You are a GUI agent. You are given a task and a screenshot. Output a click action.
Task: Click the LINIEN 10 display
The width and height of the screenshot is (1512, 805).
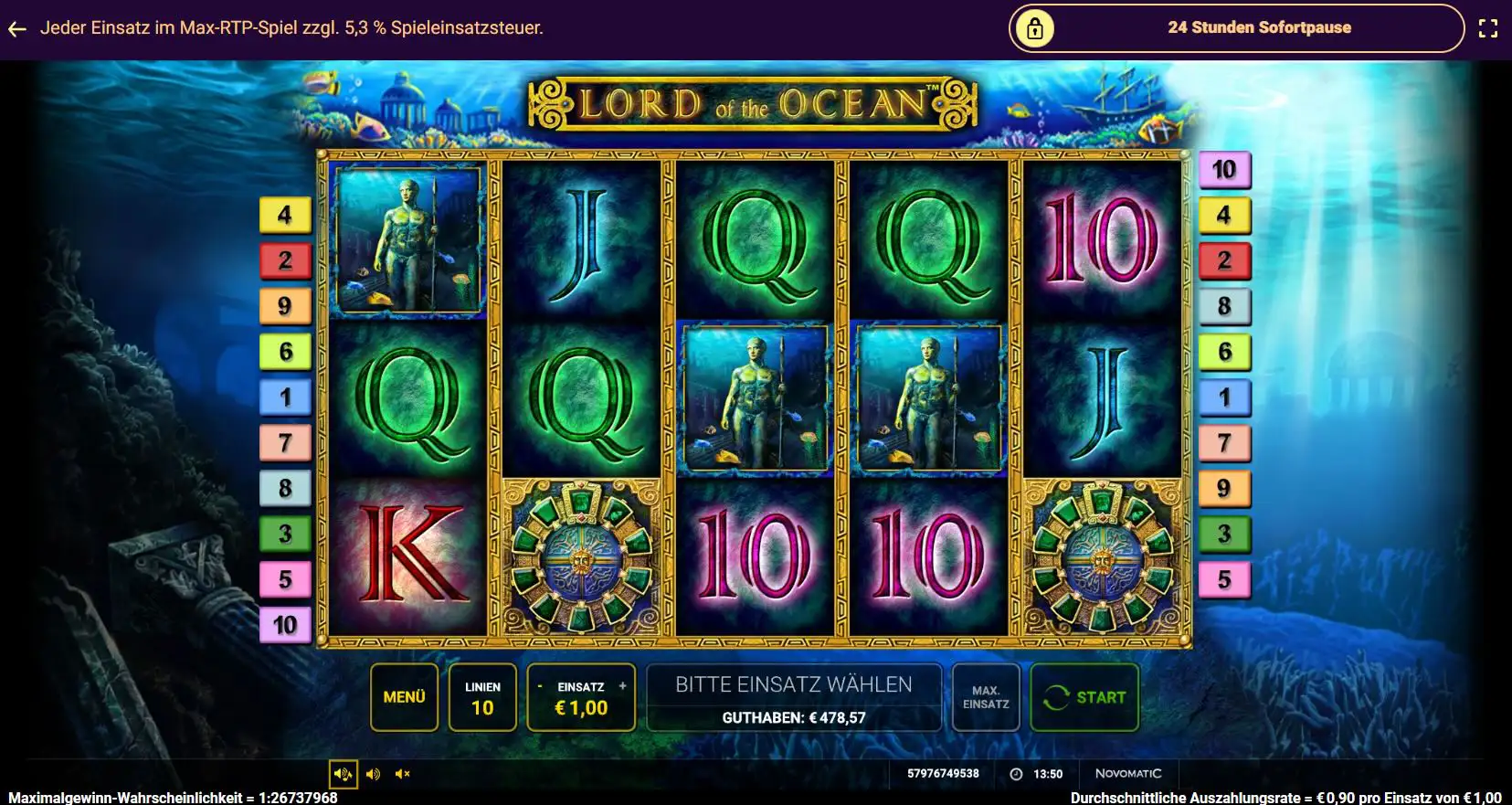pyautogui.click(x=483, y=697)
